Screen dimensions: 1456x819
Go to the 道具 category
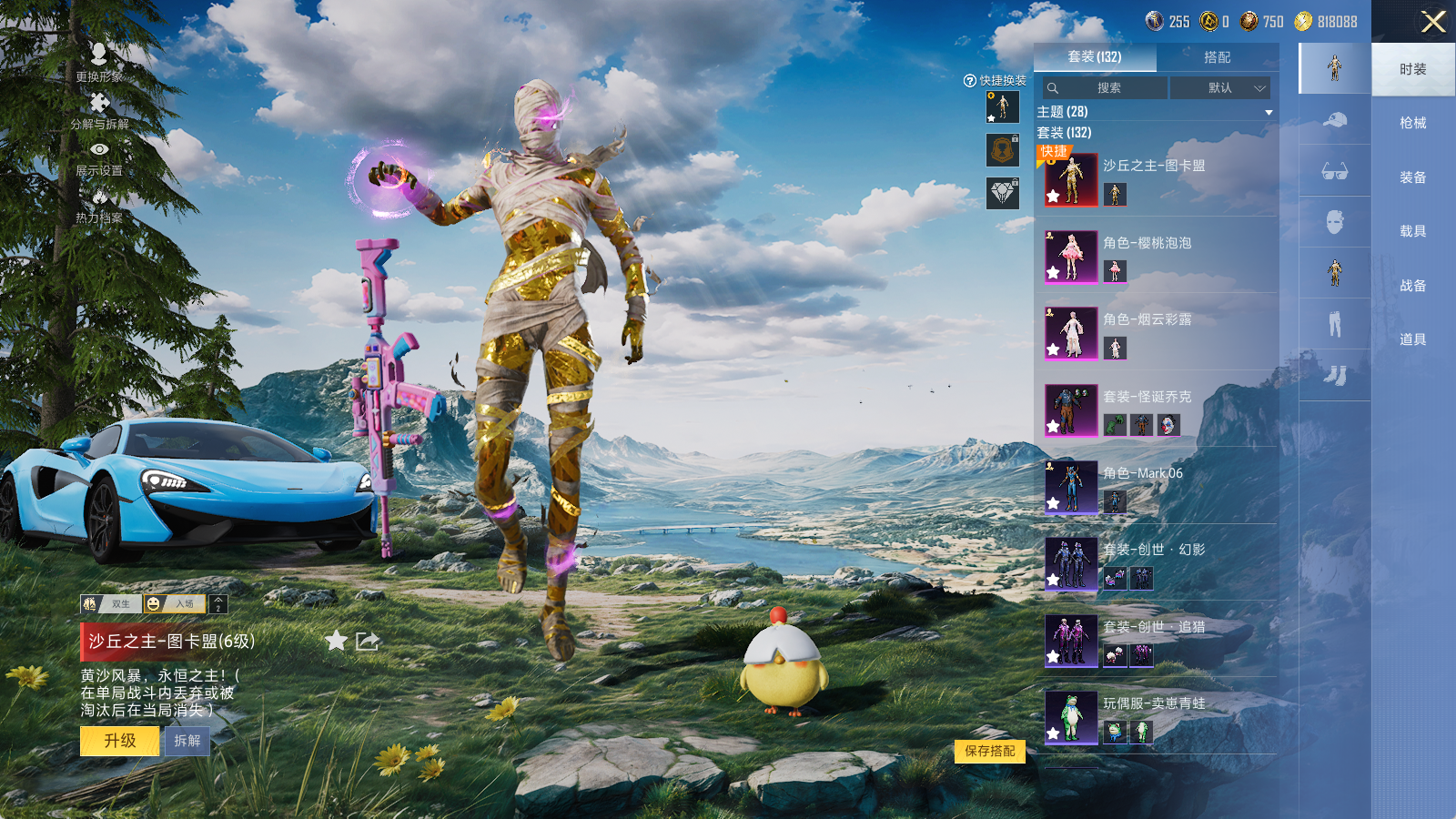[1412, 339]
